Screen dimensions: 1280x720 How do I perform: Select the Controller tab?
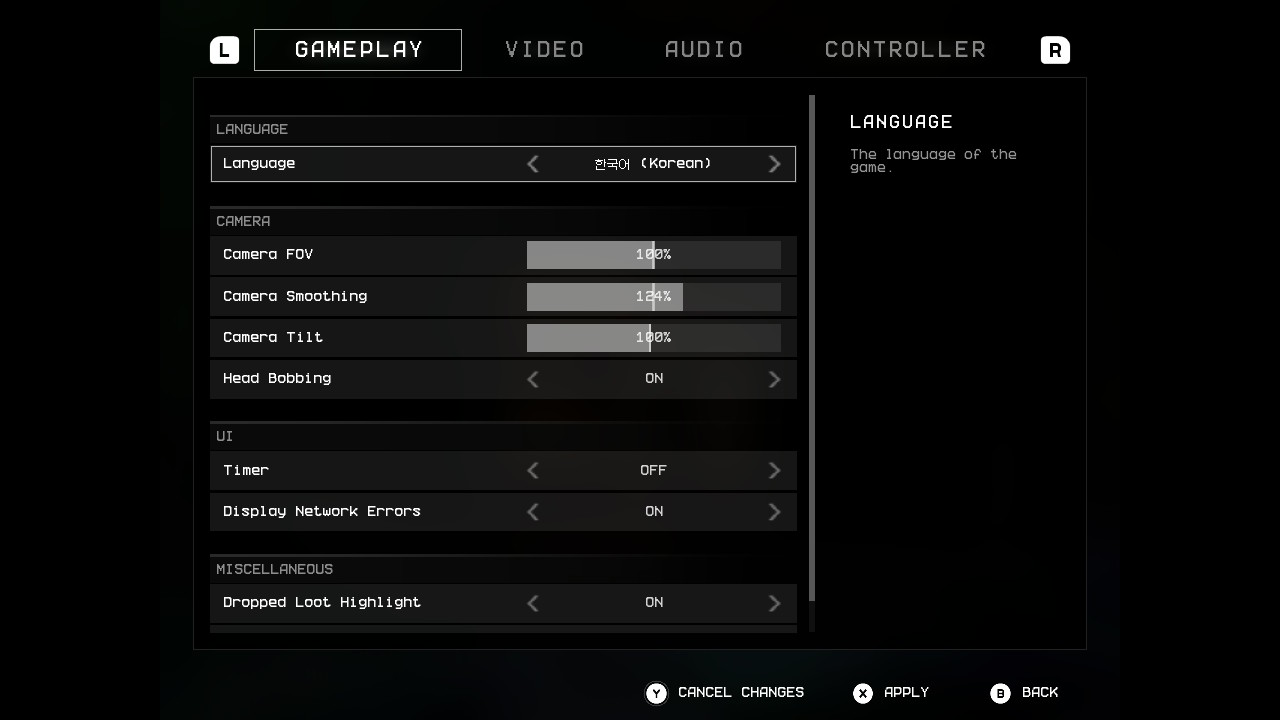tap(905, 50)
